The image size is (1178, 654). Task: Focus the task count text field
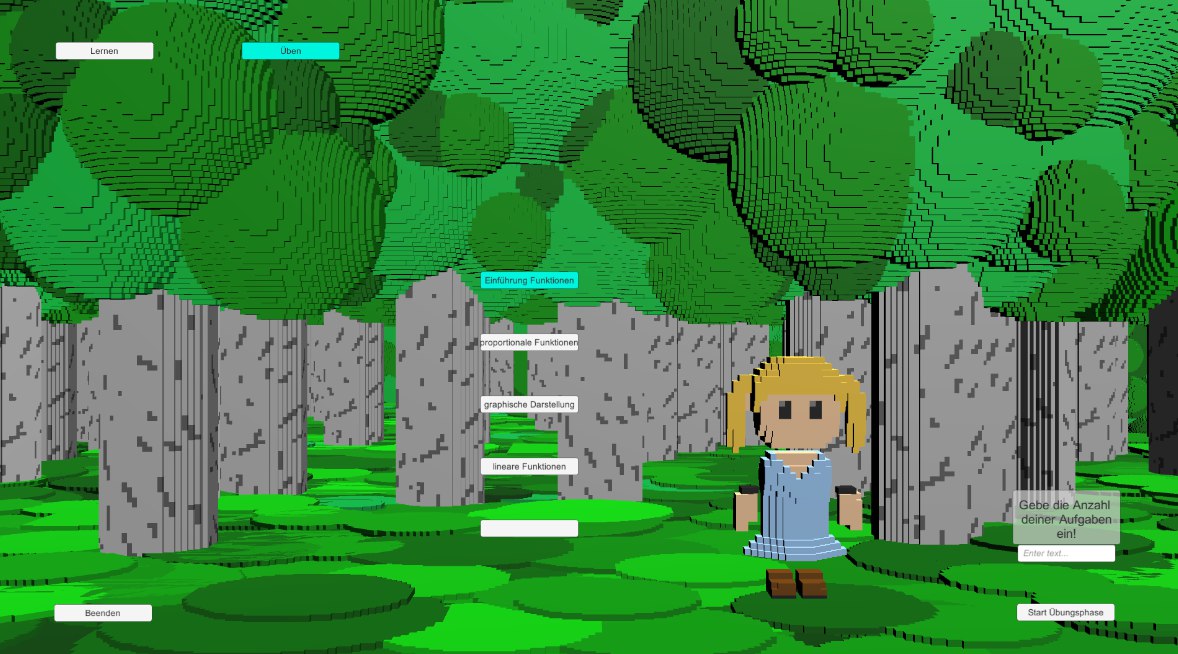(1066, 553)
